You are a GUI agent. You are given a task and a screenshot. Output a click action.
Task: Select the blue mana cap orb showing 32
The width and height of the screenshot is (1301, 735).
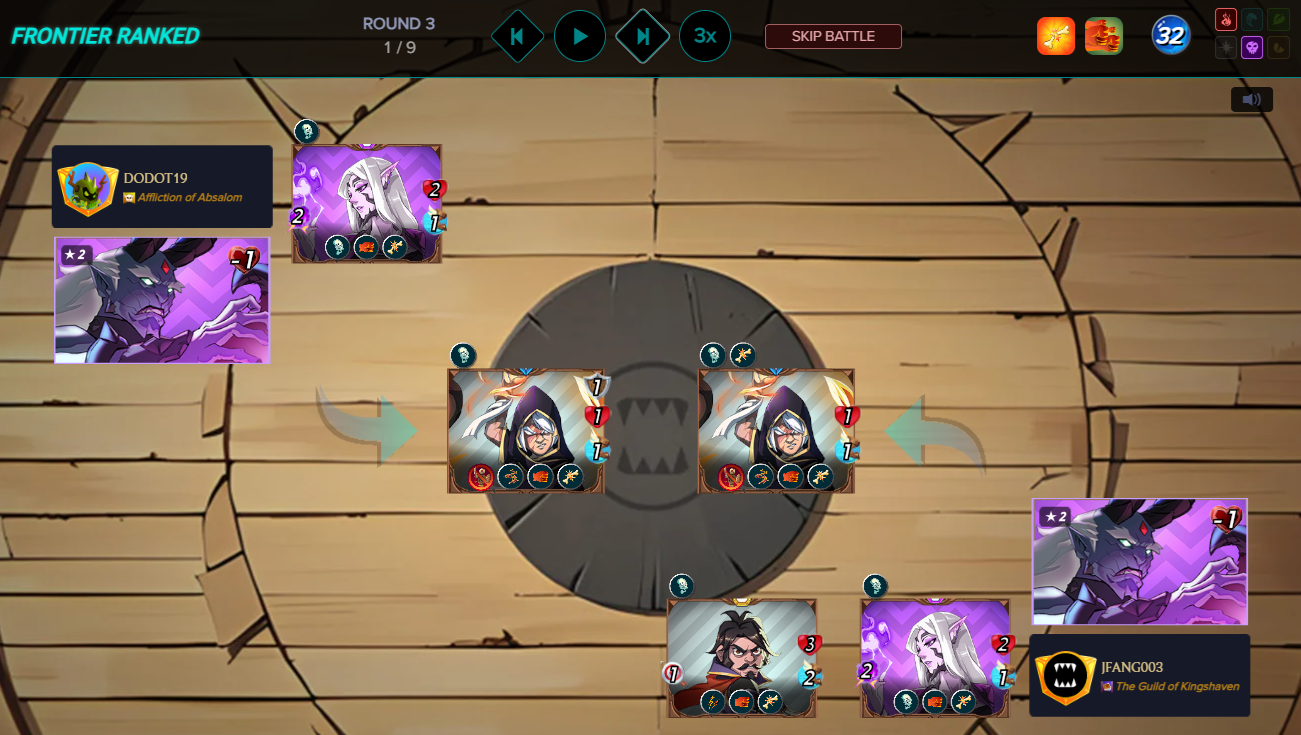1169,34
